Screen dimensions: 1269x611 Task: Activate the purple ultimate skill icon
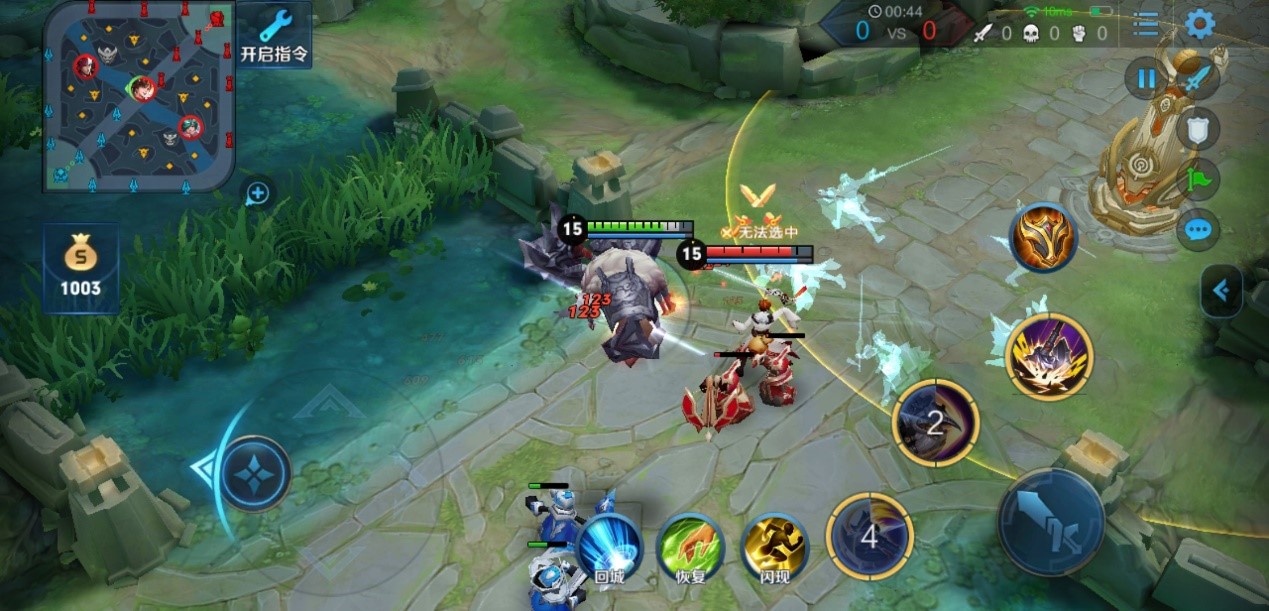(1048, 357)
